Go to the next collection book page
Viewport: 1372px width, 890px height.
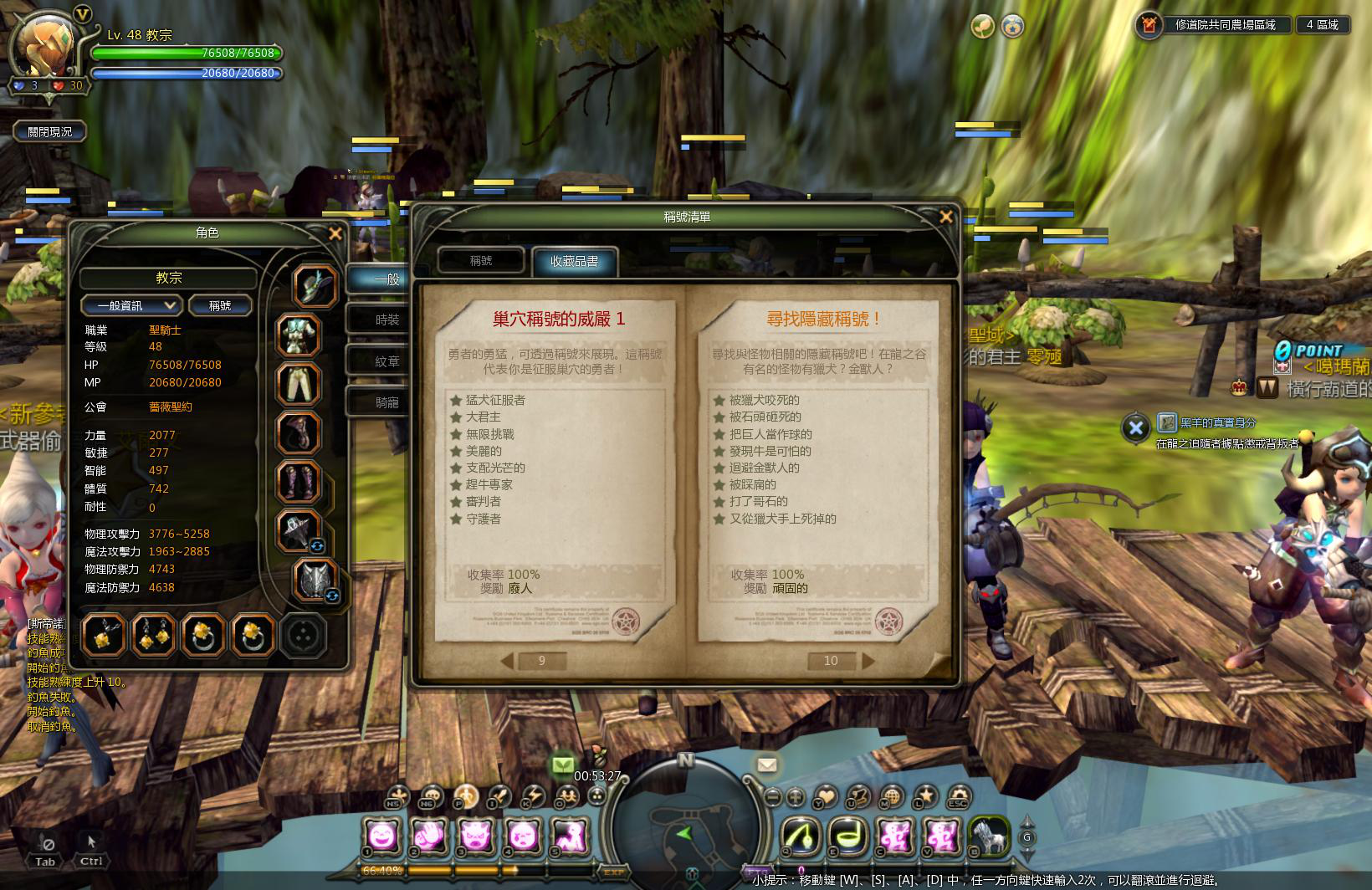coord(868,661)
